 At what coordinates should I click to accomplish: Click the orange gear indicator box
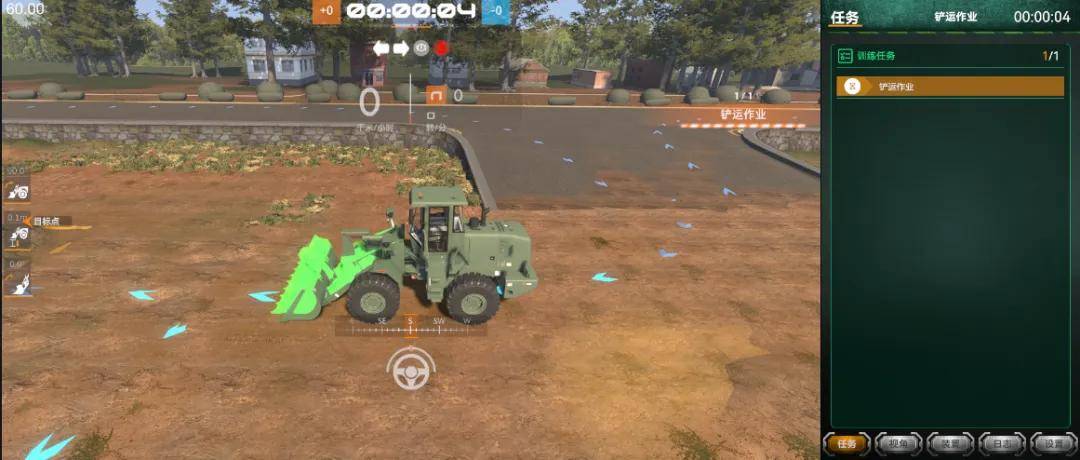tap(436, 96)
